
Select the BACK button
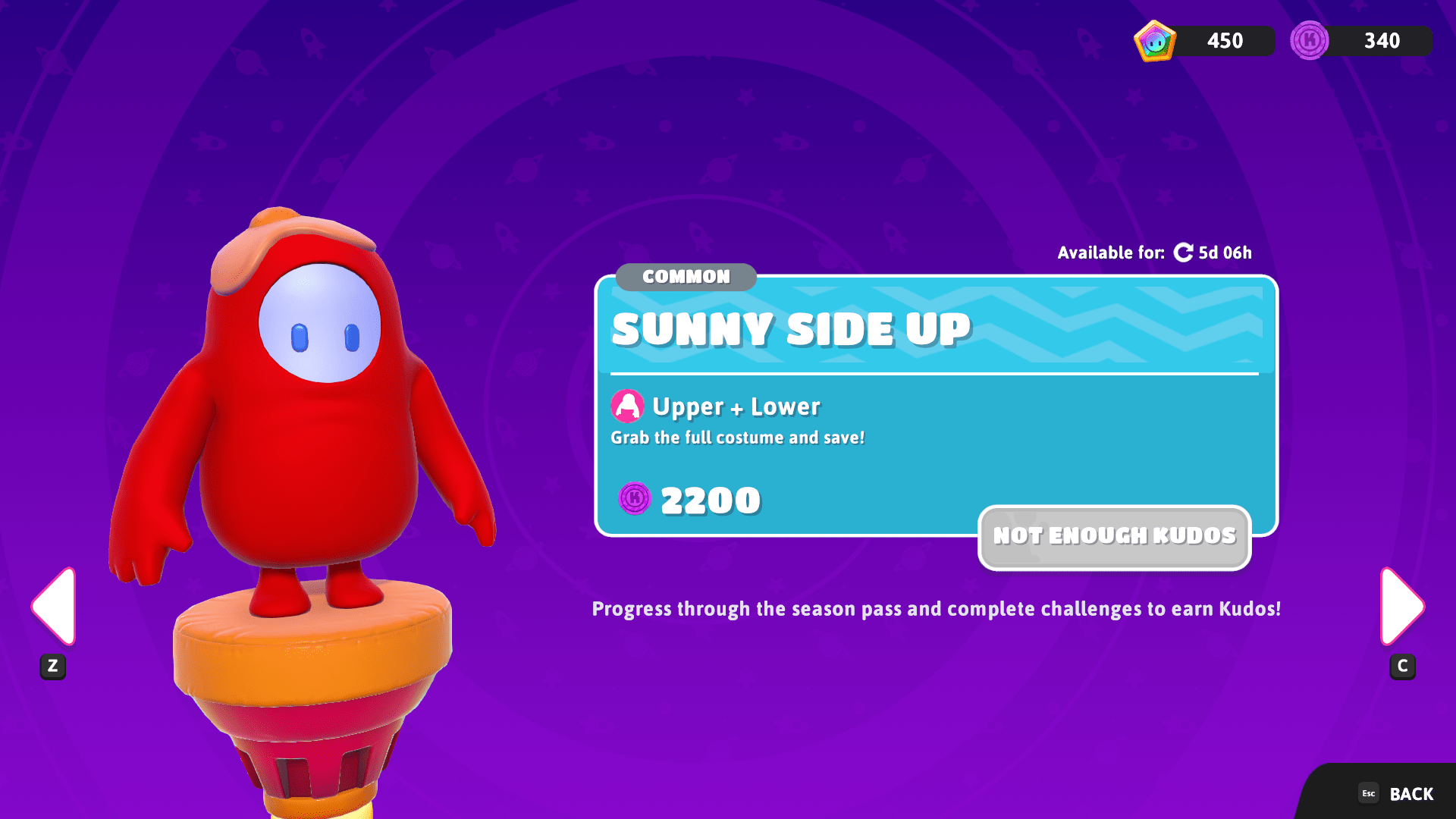(1410, 793)
